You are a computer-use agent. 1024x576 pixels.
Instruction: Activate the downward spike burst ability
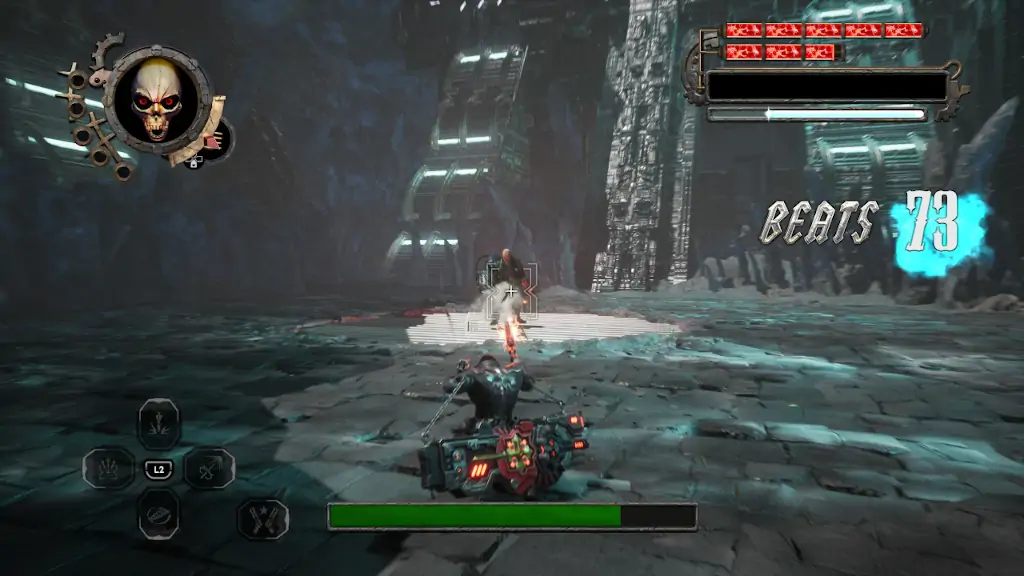158,423
